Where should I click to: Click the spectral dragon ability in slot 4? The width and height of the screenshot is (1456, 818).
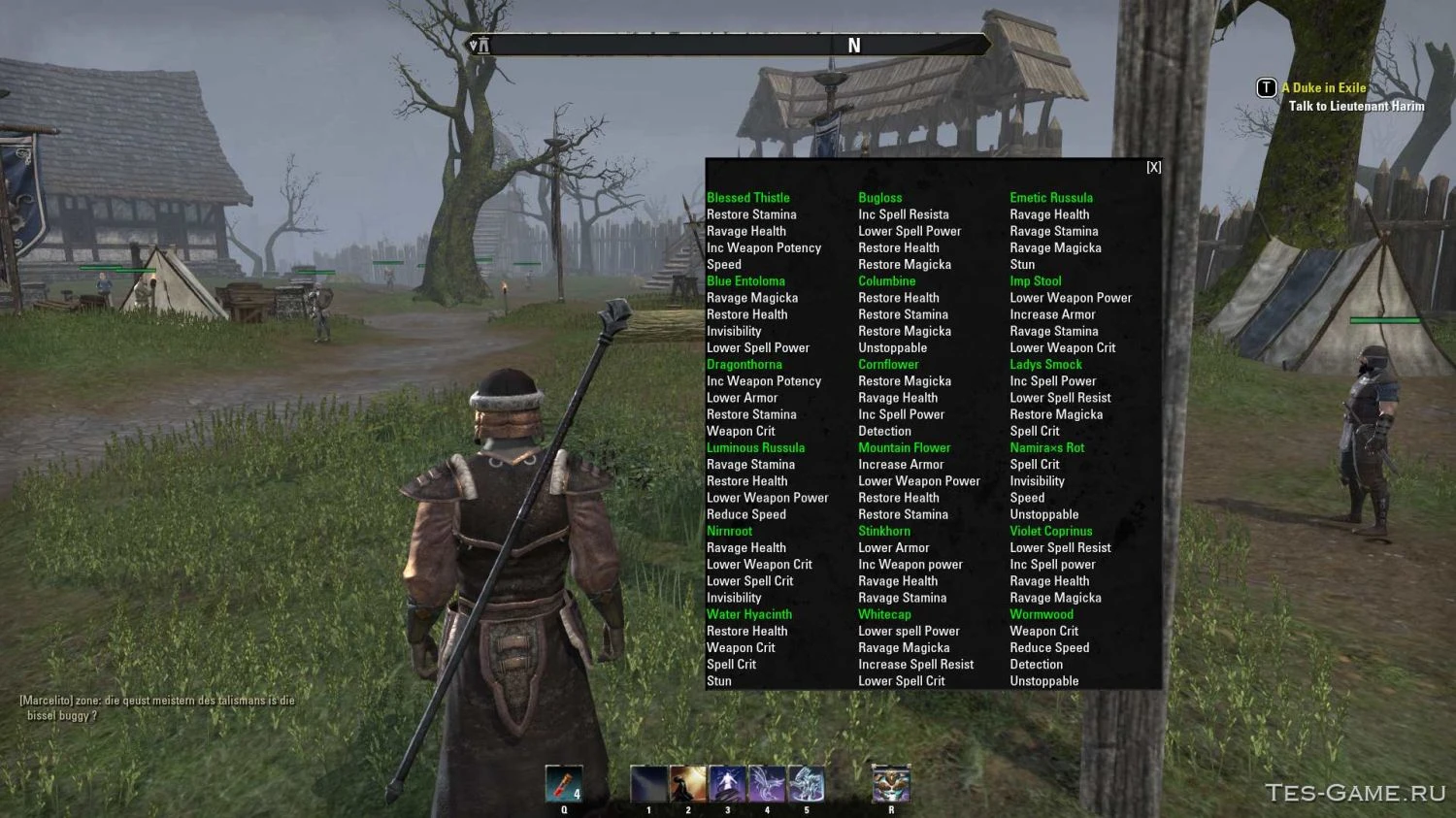click(766, 781)
